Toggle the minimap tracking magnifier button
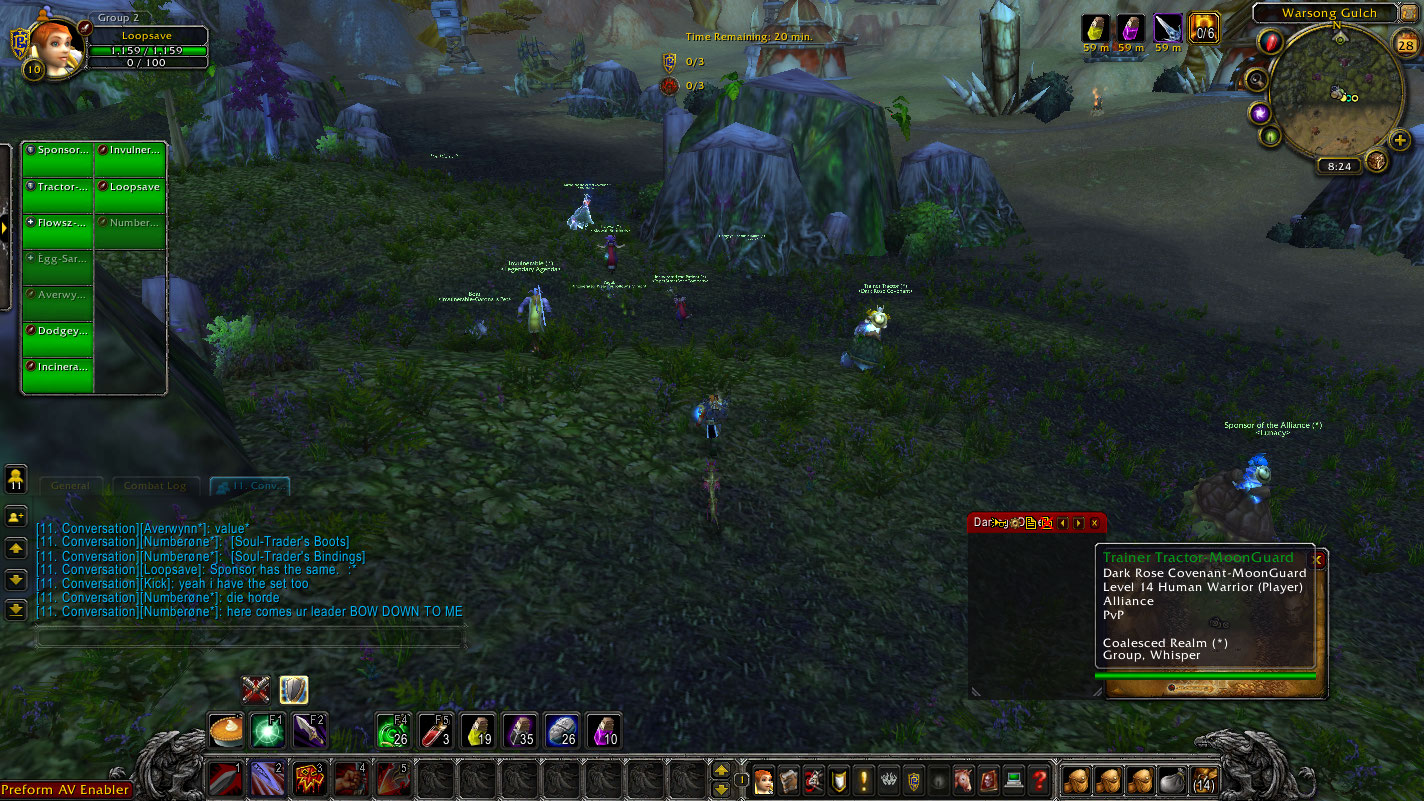The height and width of the screenshot is (801, 1424). pos(1256,80)
